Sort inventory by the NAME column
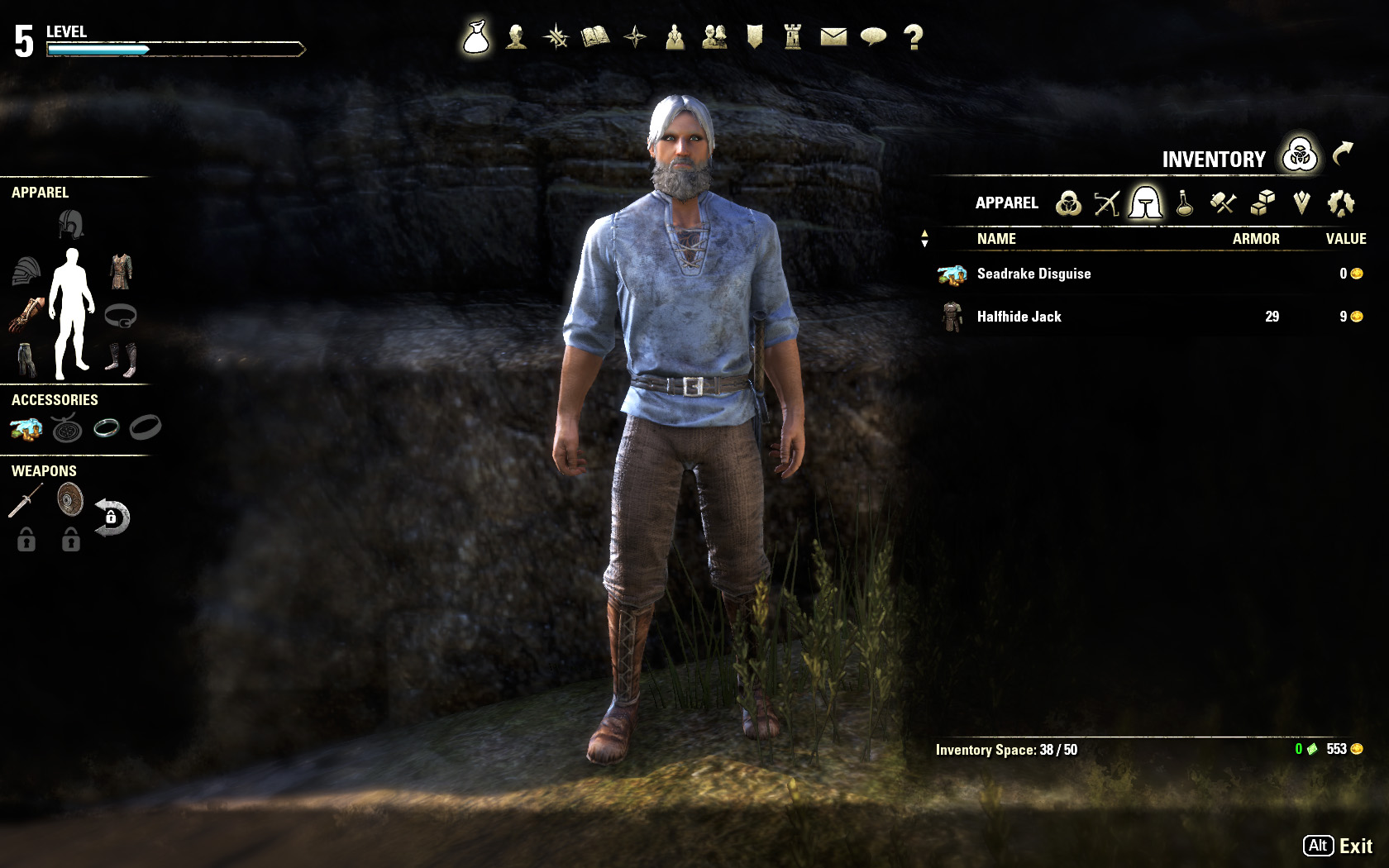The image size is (1389, 868). 996,239
